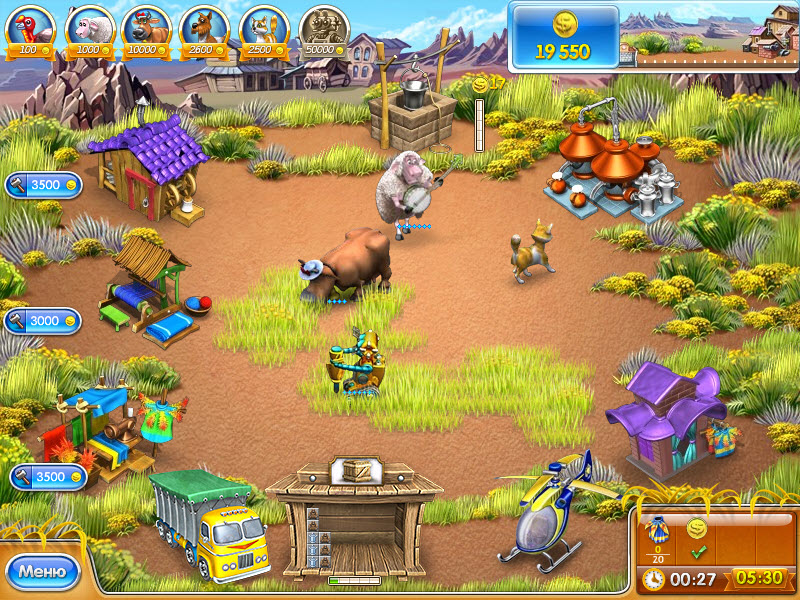Image resolution: width=800 pixels, height=600 pixels.
Task: Buy a sheep for 1000 coins
Action: 89,28
